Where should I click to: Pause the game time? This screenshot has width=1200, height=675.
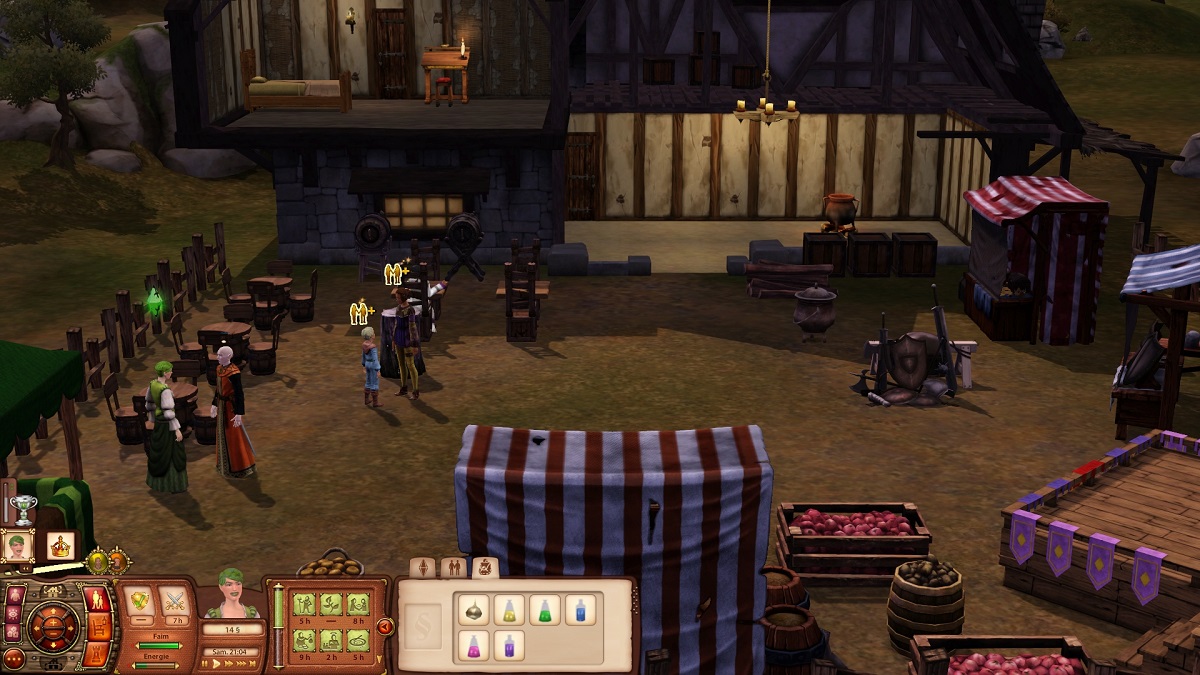pos(207,663)
